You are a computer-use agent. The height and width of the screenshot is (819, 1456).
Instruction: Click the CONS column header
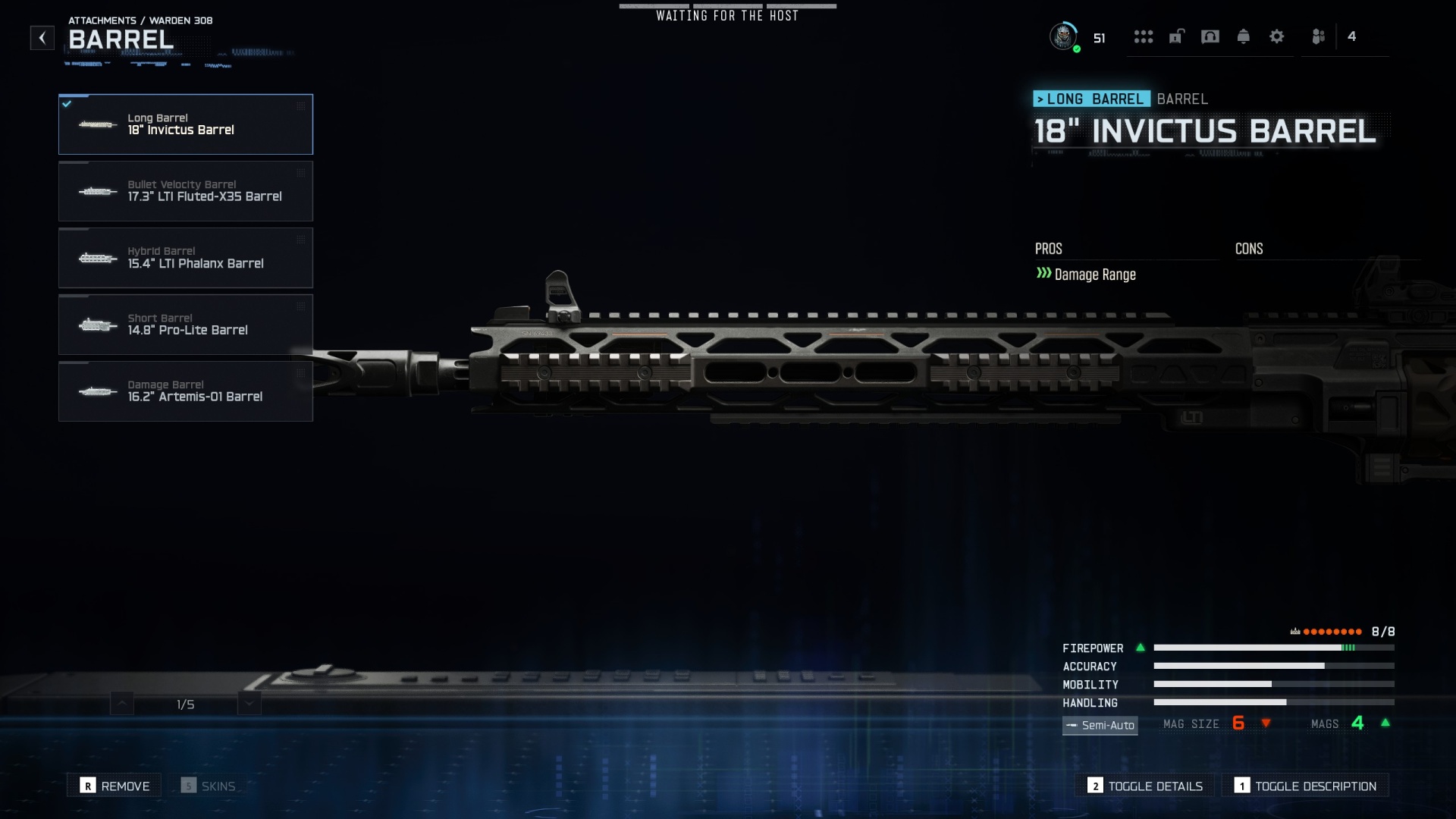tap(1249, 249)
